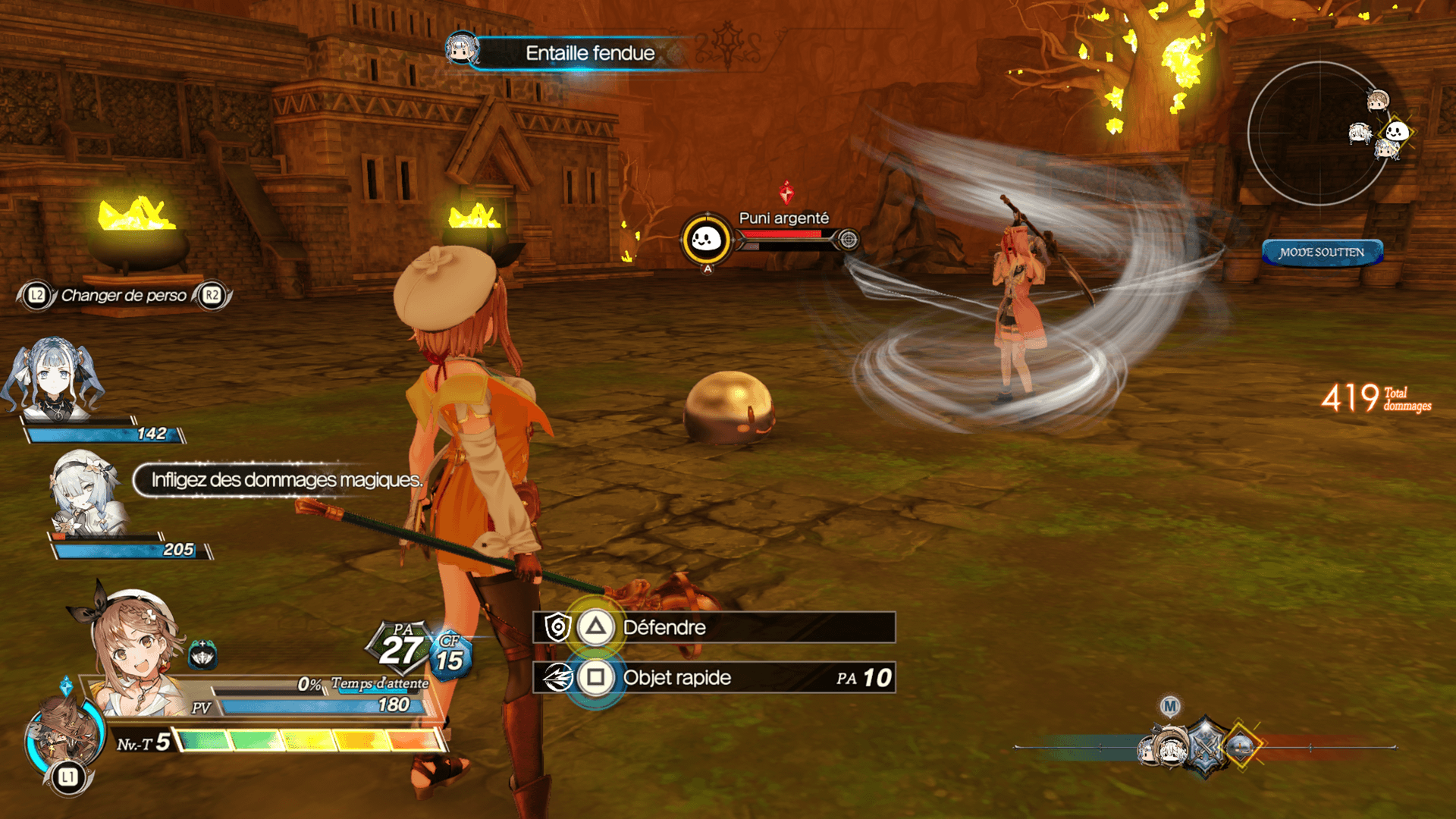Click the enemy lock-on crosshair icon
This screenshot has height=819, width=1456.
(x=849, y=240)
